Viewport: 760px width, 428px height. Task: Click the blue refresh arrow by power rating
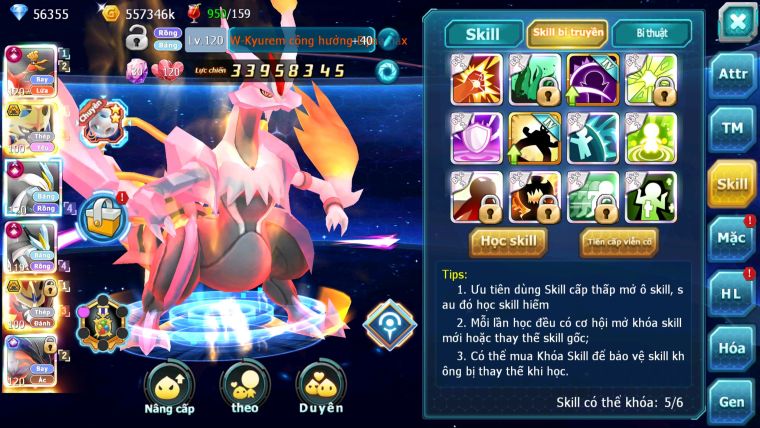[386, 71]
